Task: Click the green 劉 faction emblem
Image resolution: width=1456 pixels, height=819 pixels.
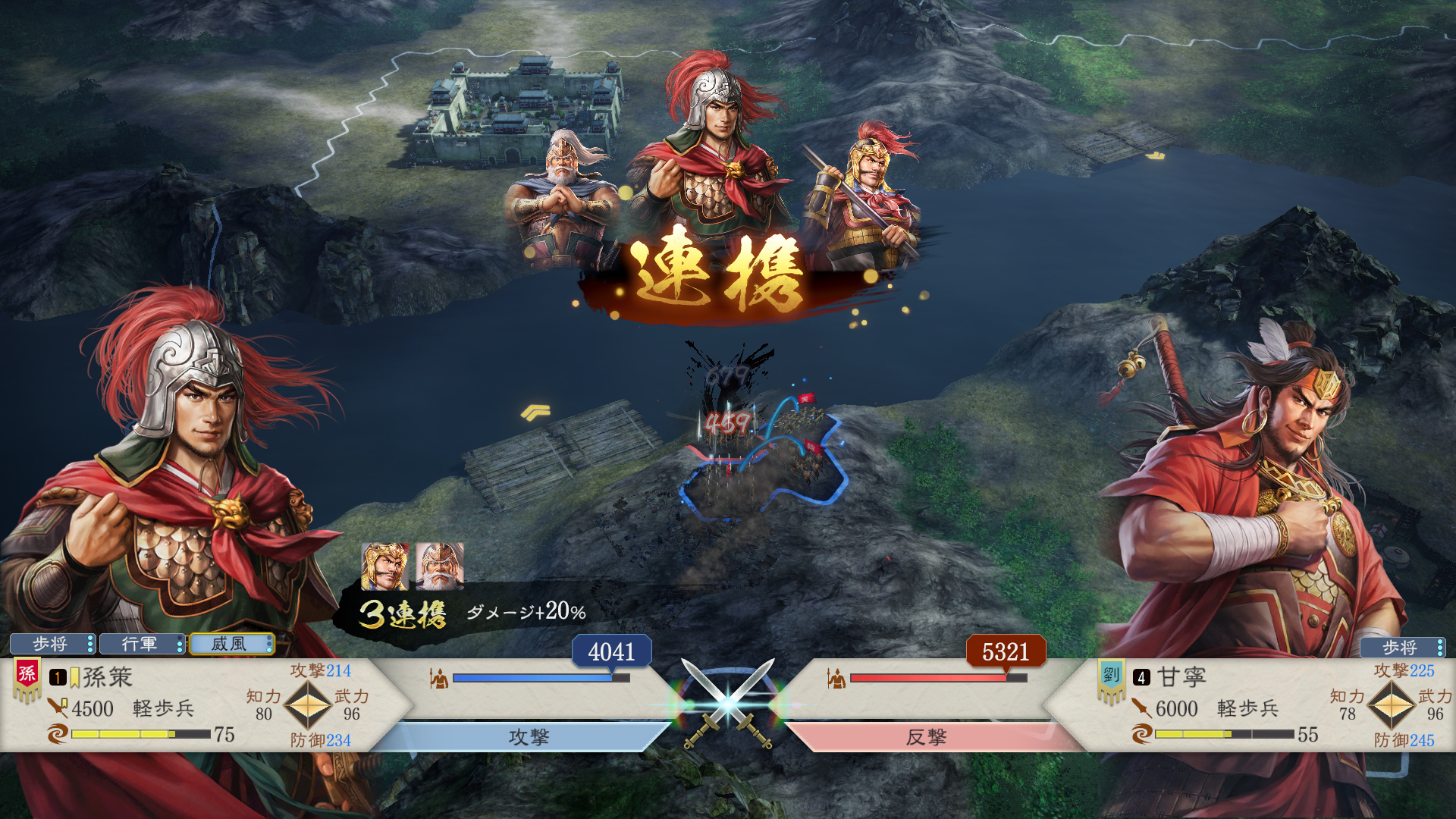Action: [x=1111, y=675]
